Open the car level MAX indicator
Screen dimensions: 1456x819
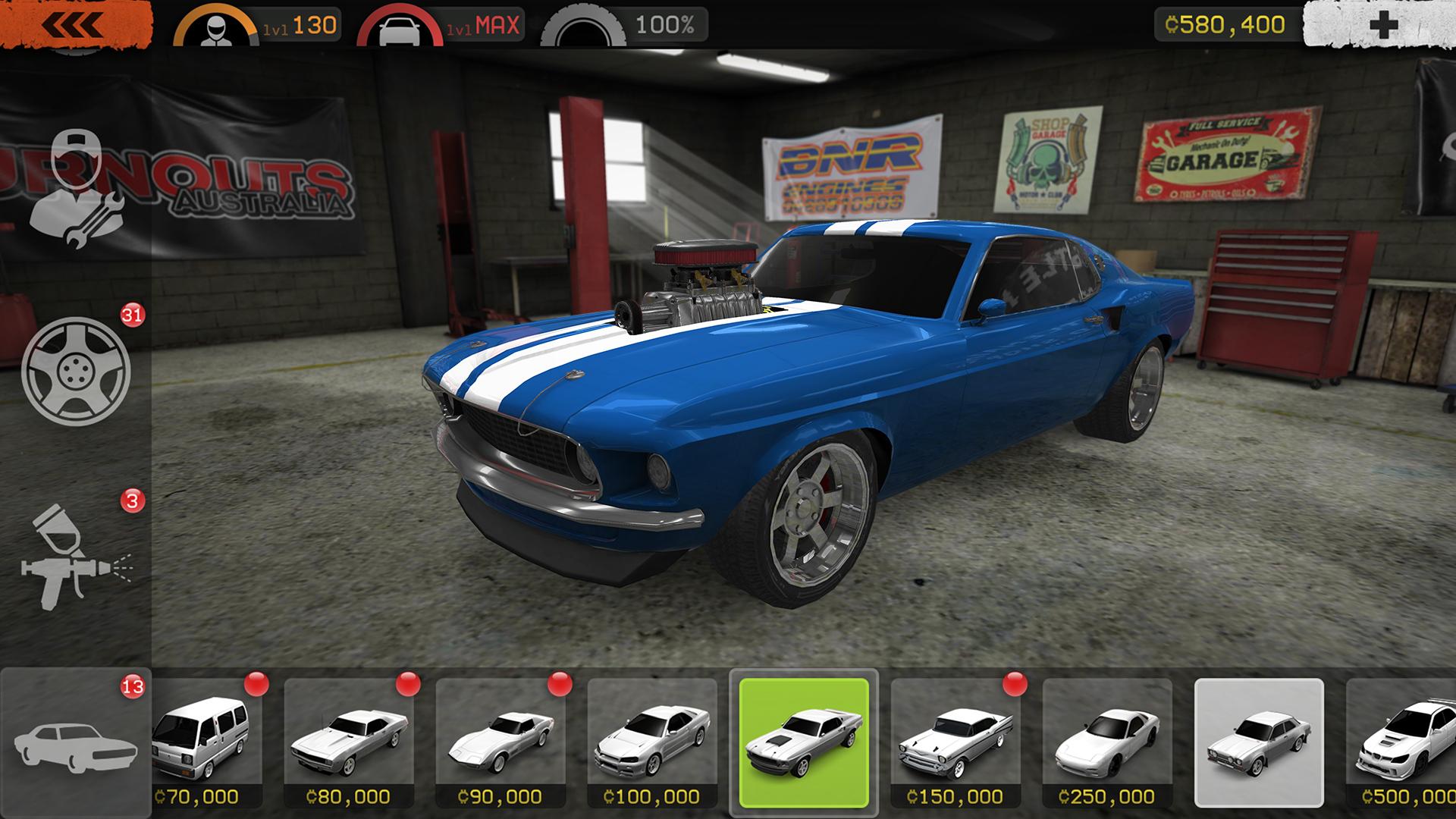point(440,26)
